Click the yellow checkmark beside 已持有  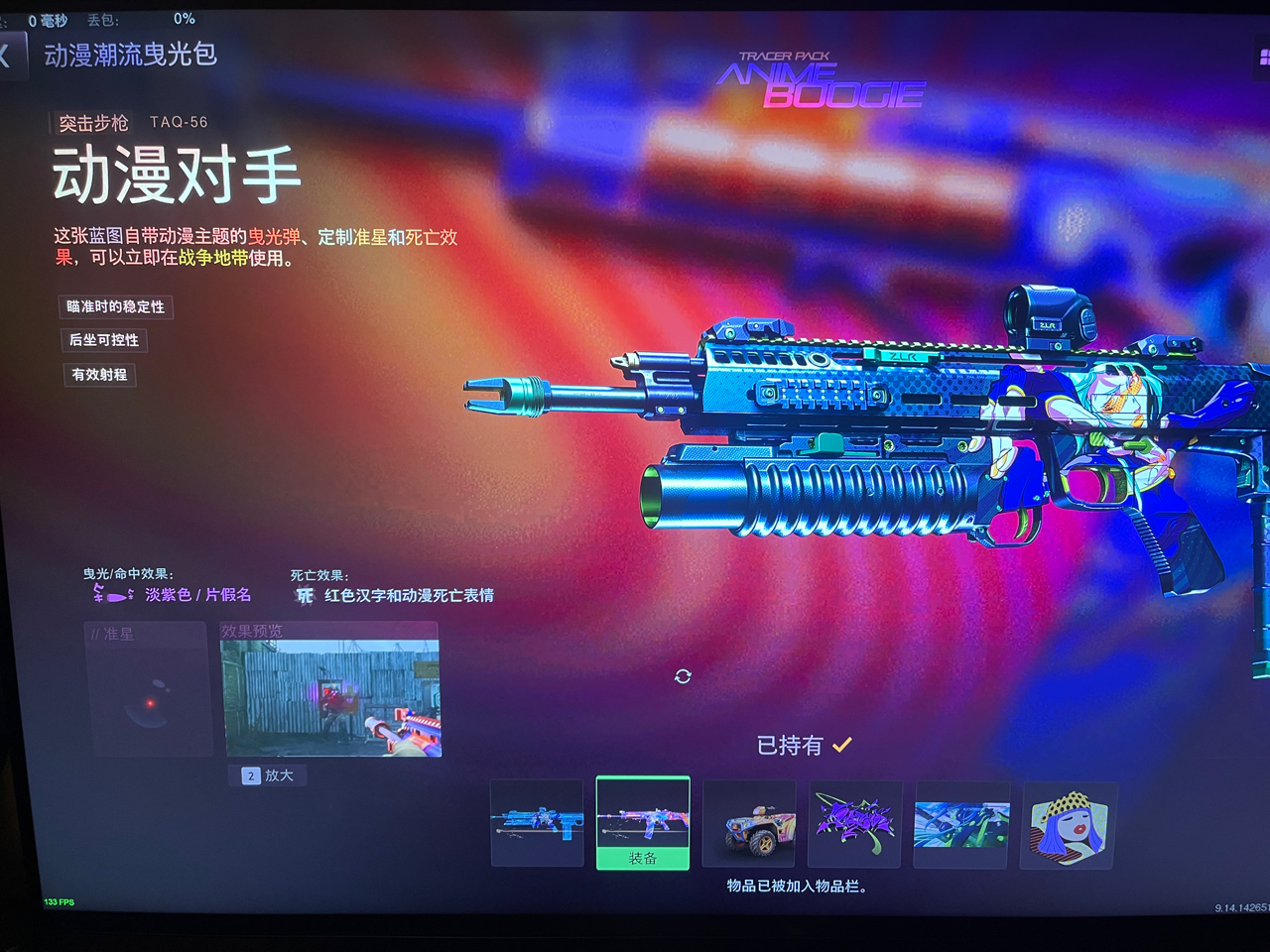coord(843,743)
